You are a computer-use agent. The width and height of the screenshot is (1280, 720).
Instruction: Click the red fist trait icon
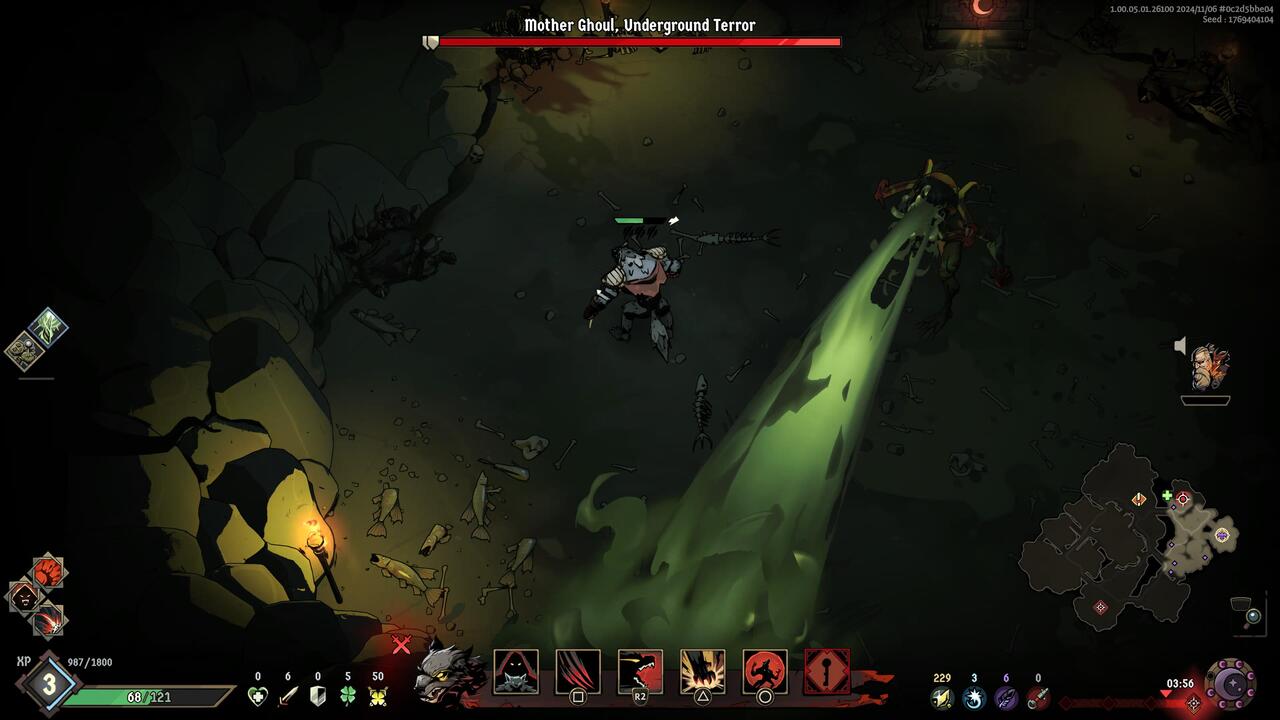48,572
